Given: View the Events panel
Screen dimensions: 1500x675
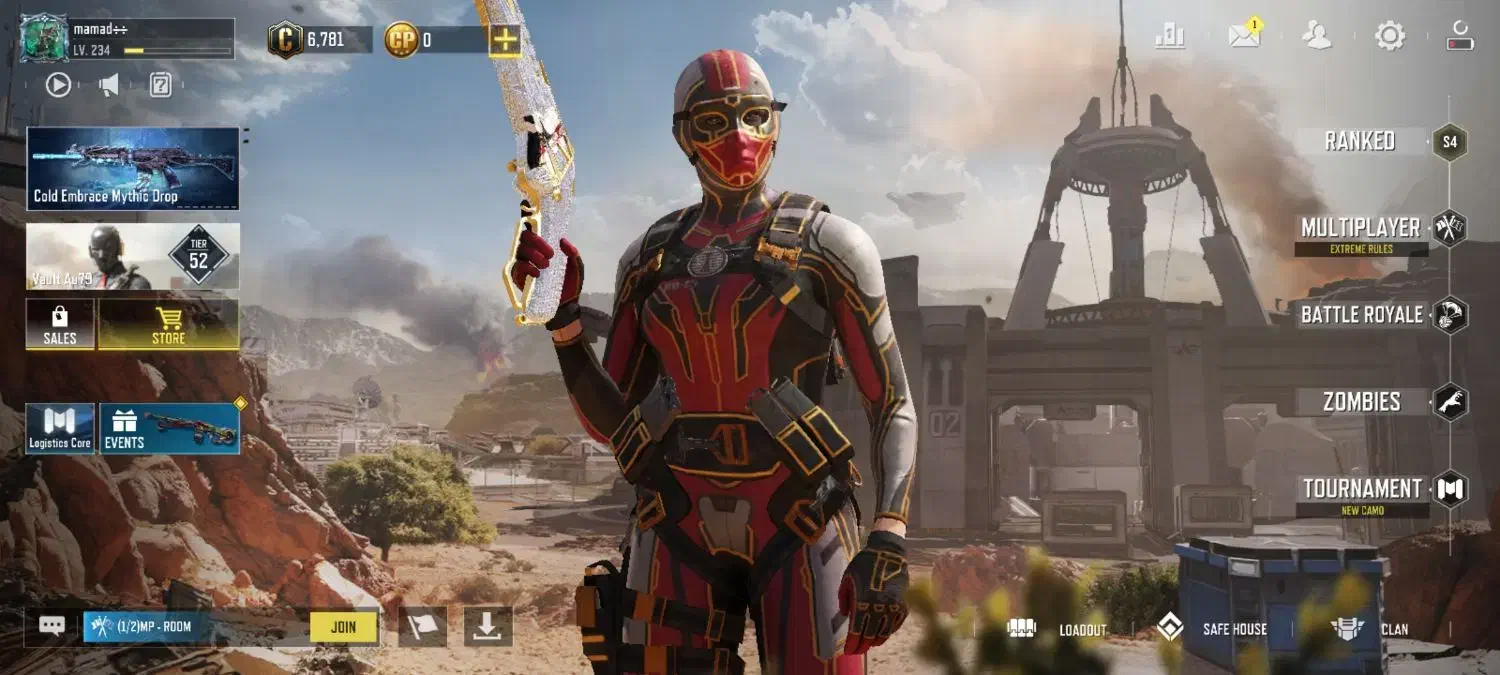Looking at the screenshot, I should tap(169, 429).
